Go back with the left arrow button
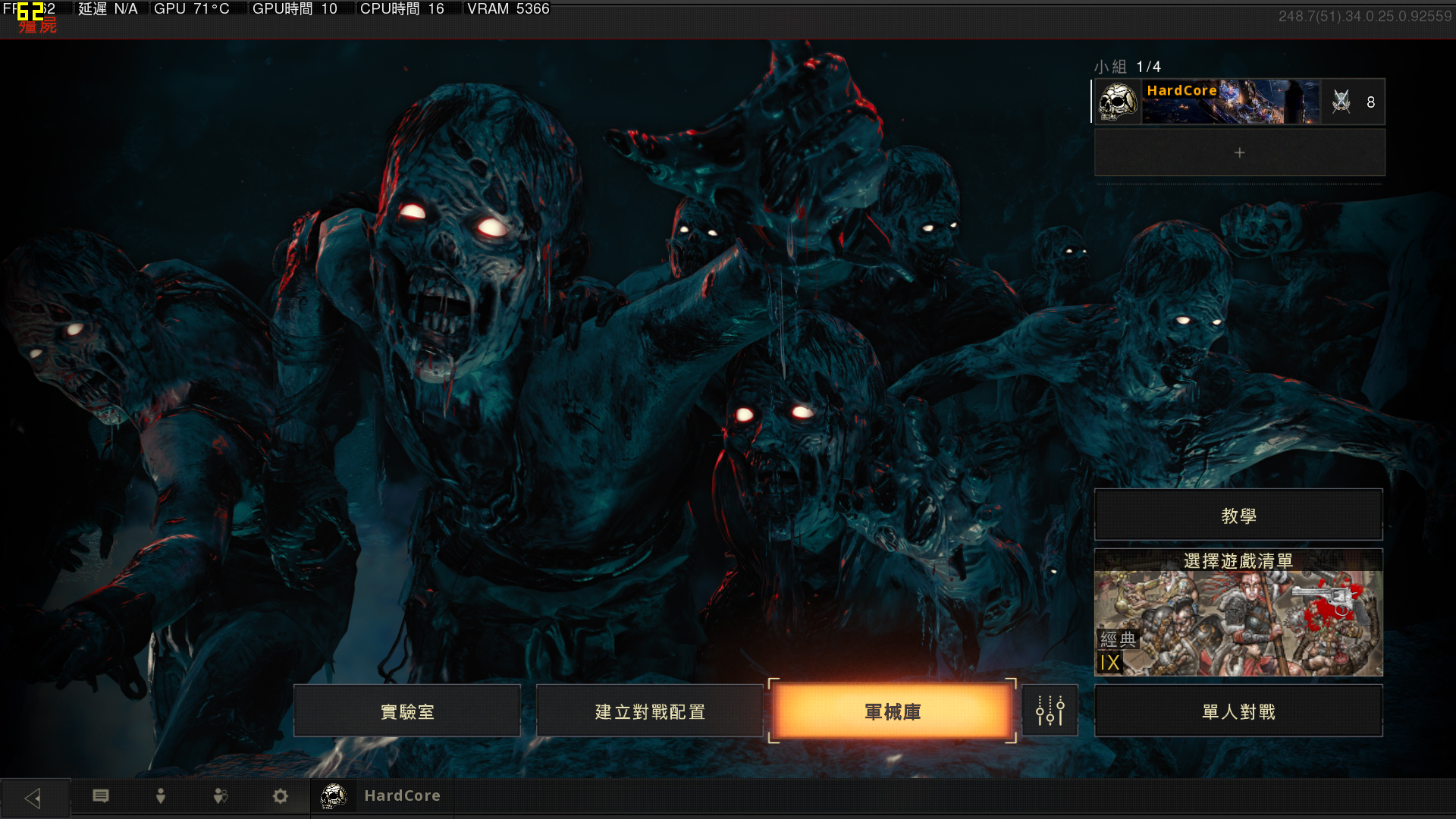The width and height of the screenshot is (1456, 819). pos(34,797)
